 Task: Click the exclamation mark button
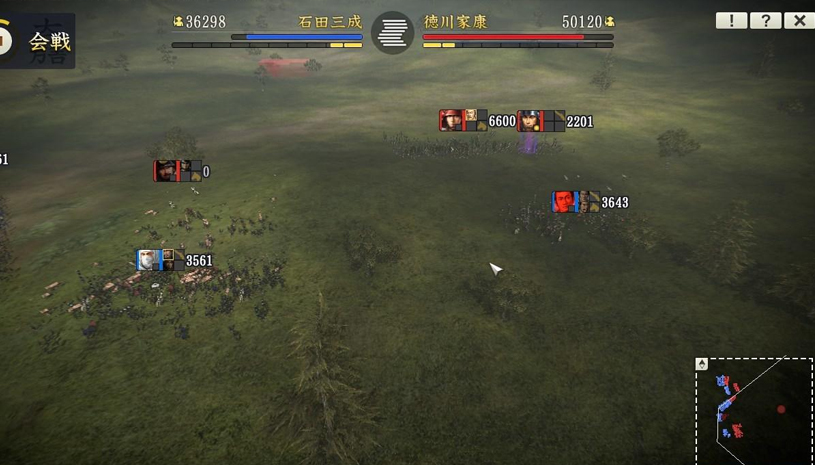pos(731,20)
